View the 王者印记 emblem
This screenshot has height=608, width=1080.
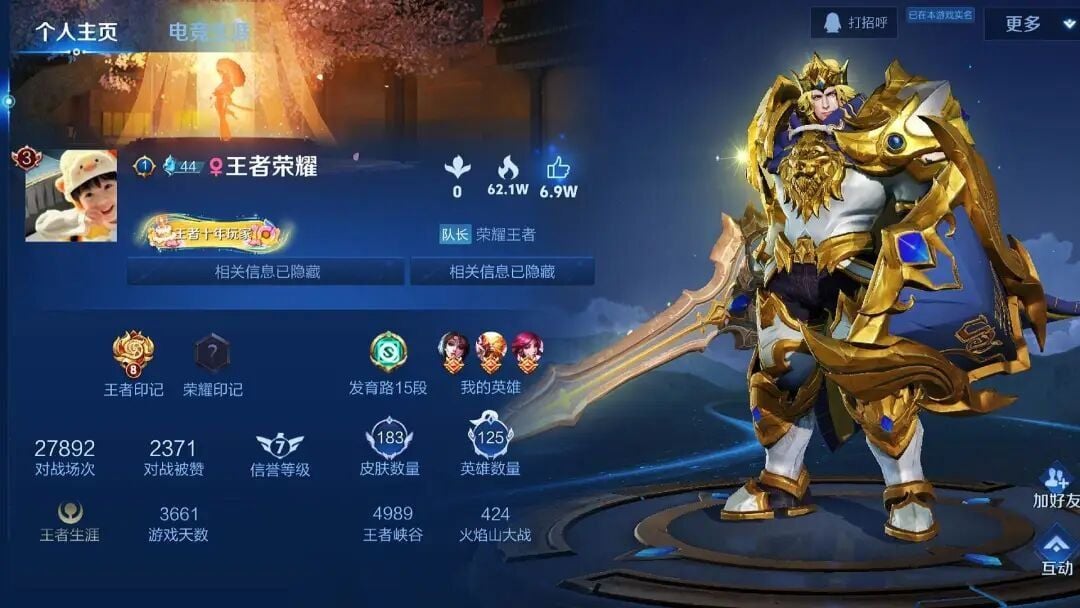[x=133, y=353]
